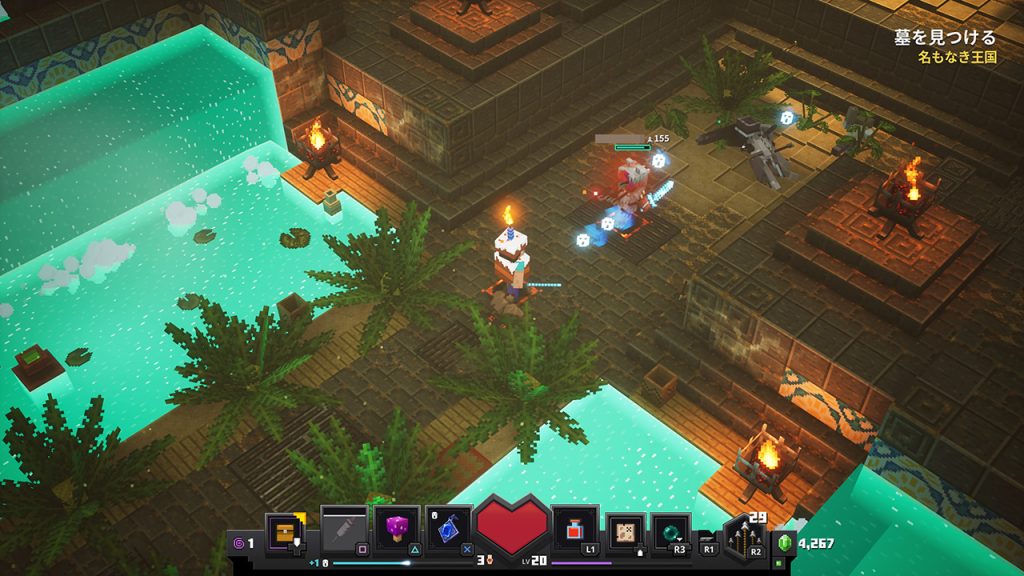Viewport: 1024px width, 576px height.
Task: Open the inventory chest icon
Action: [x=283, y=530]
